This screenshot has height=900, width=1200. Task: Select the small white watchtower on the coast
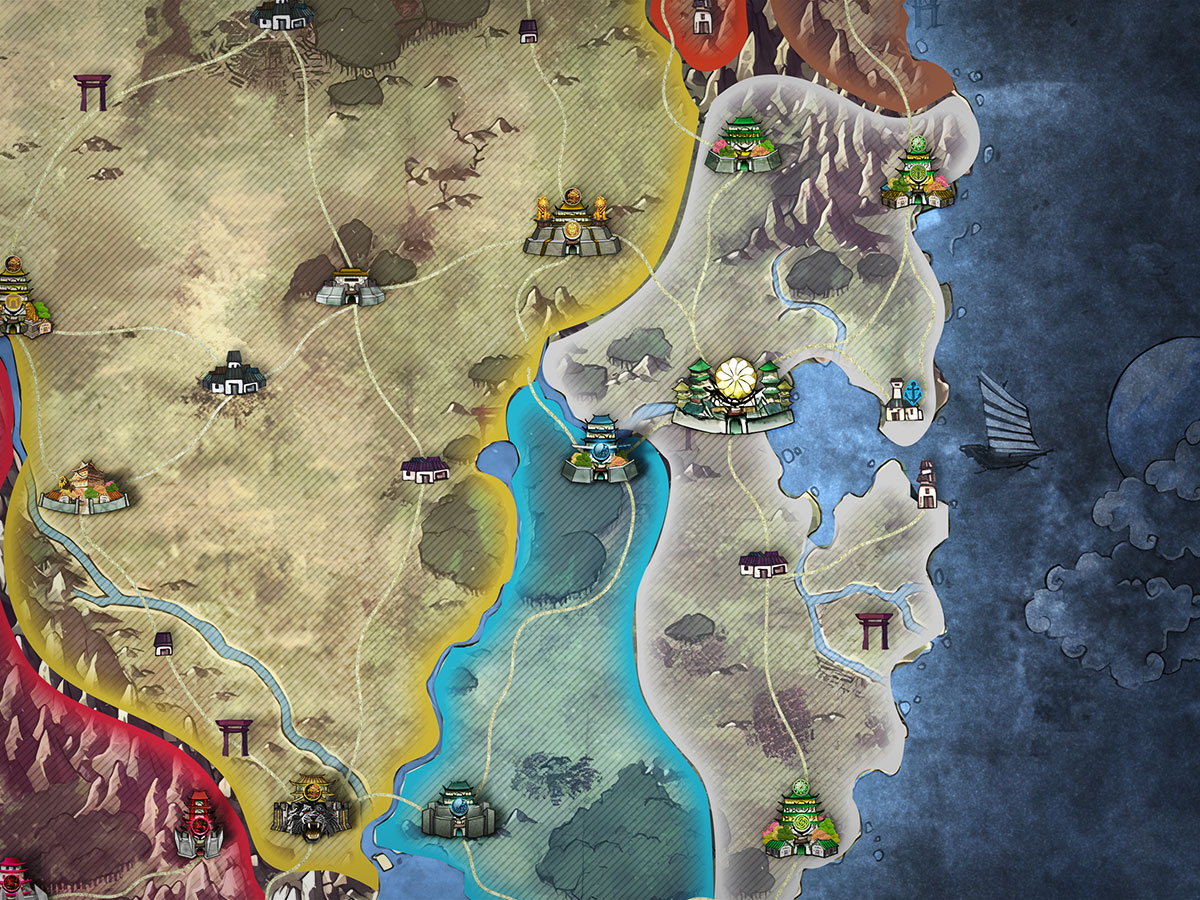[x=926, y=485]
